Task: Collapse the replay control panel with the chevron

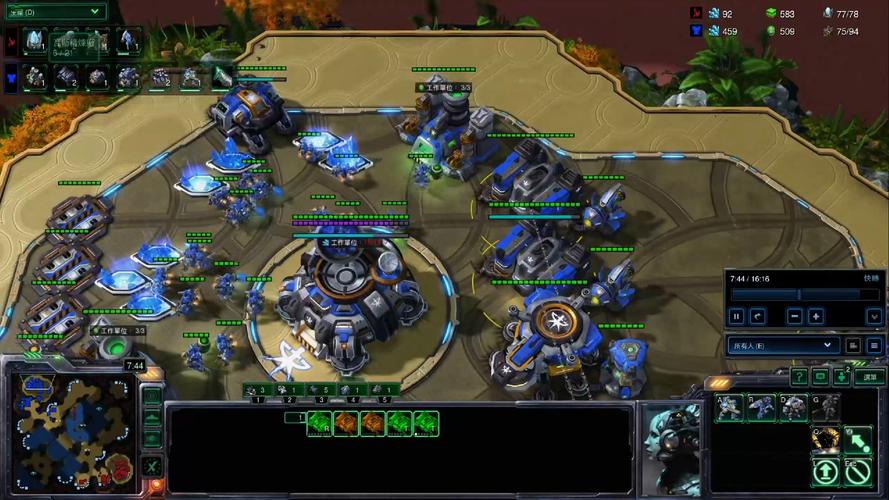Action: 873,316
